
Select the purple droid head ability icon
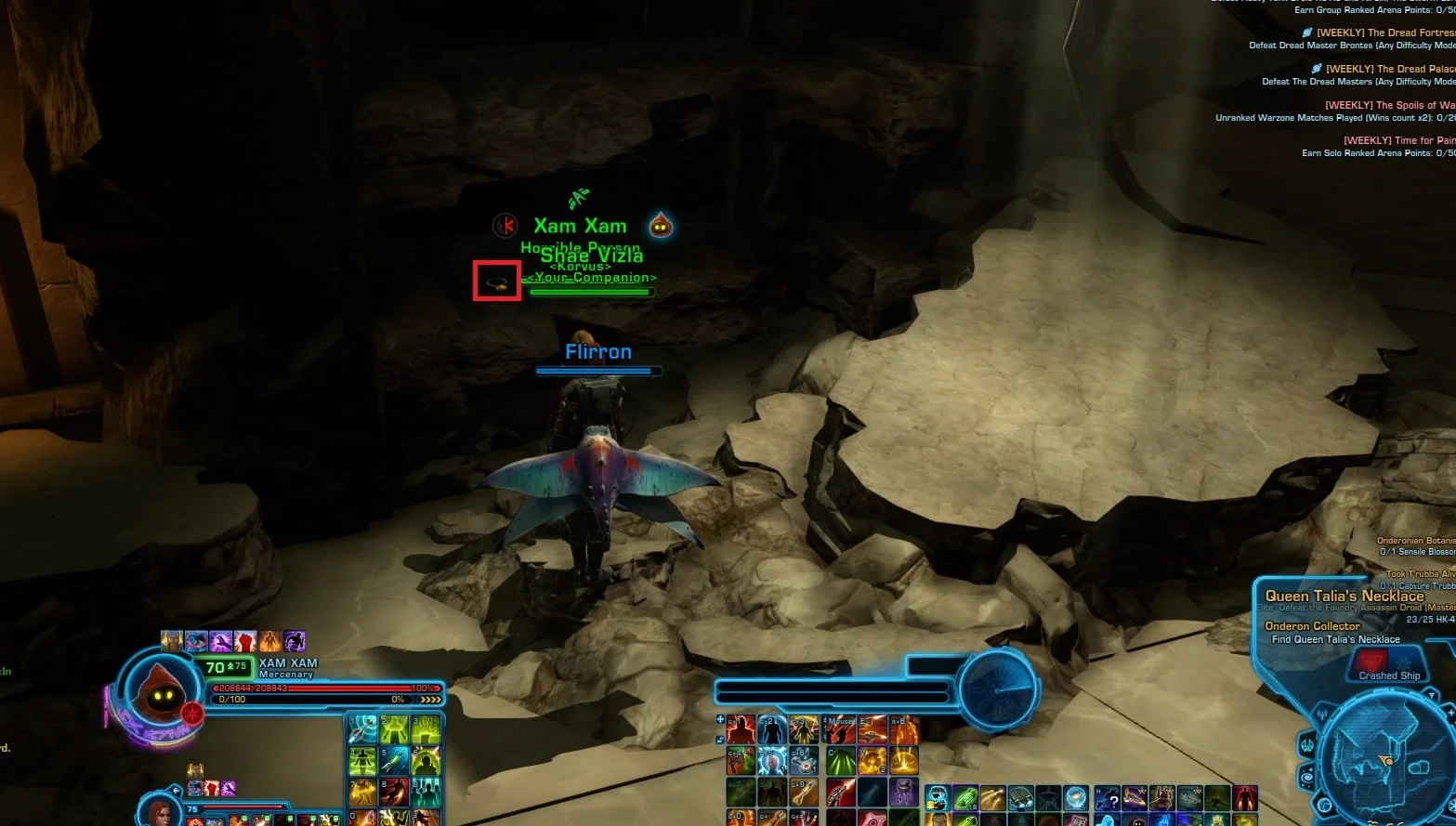(904, 792)
